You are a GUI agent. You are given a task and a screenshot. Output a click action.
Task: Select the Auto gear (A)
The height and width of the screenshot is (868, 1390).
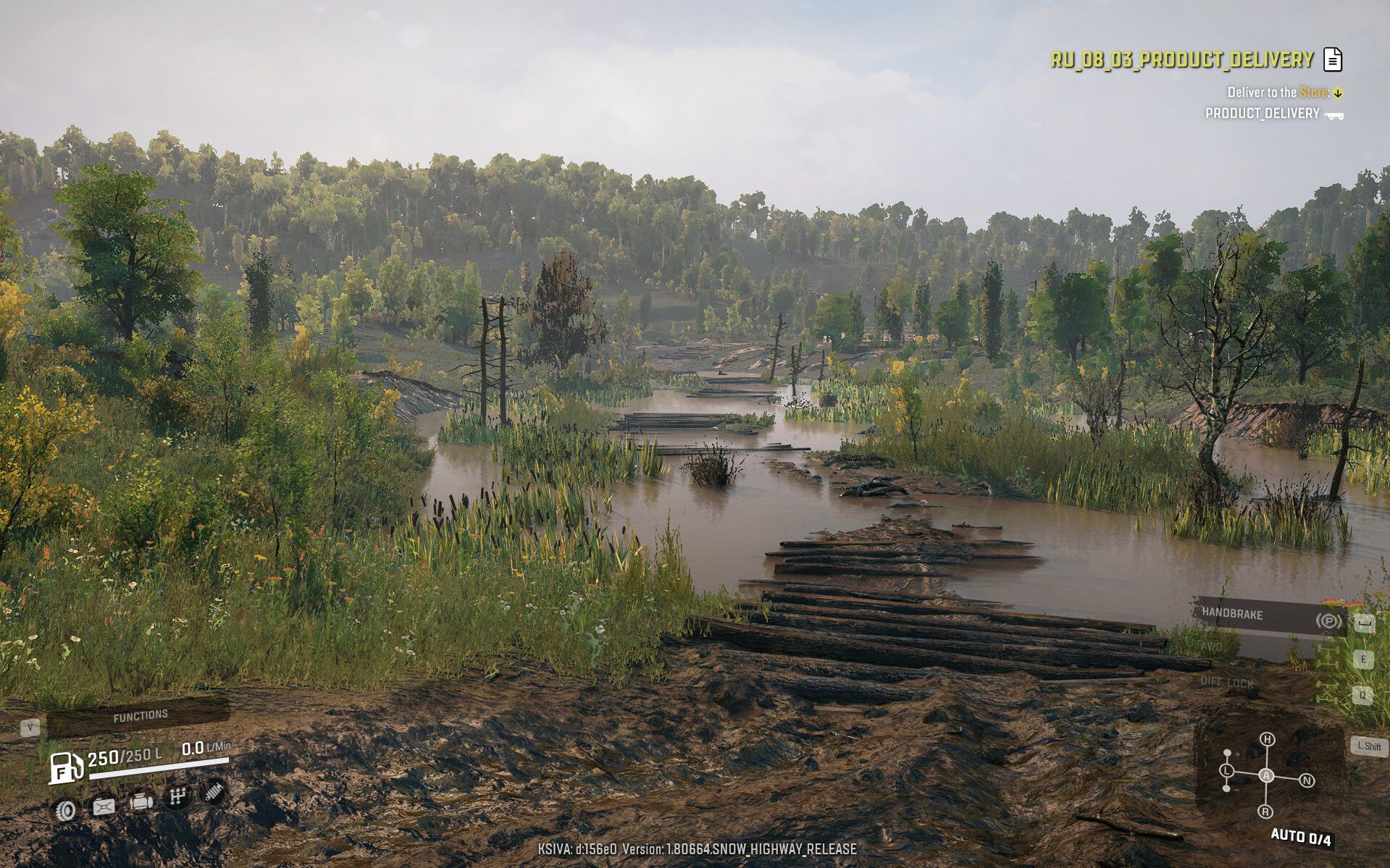tap(1266, 775)
